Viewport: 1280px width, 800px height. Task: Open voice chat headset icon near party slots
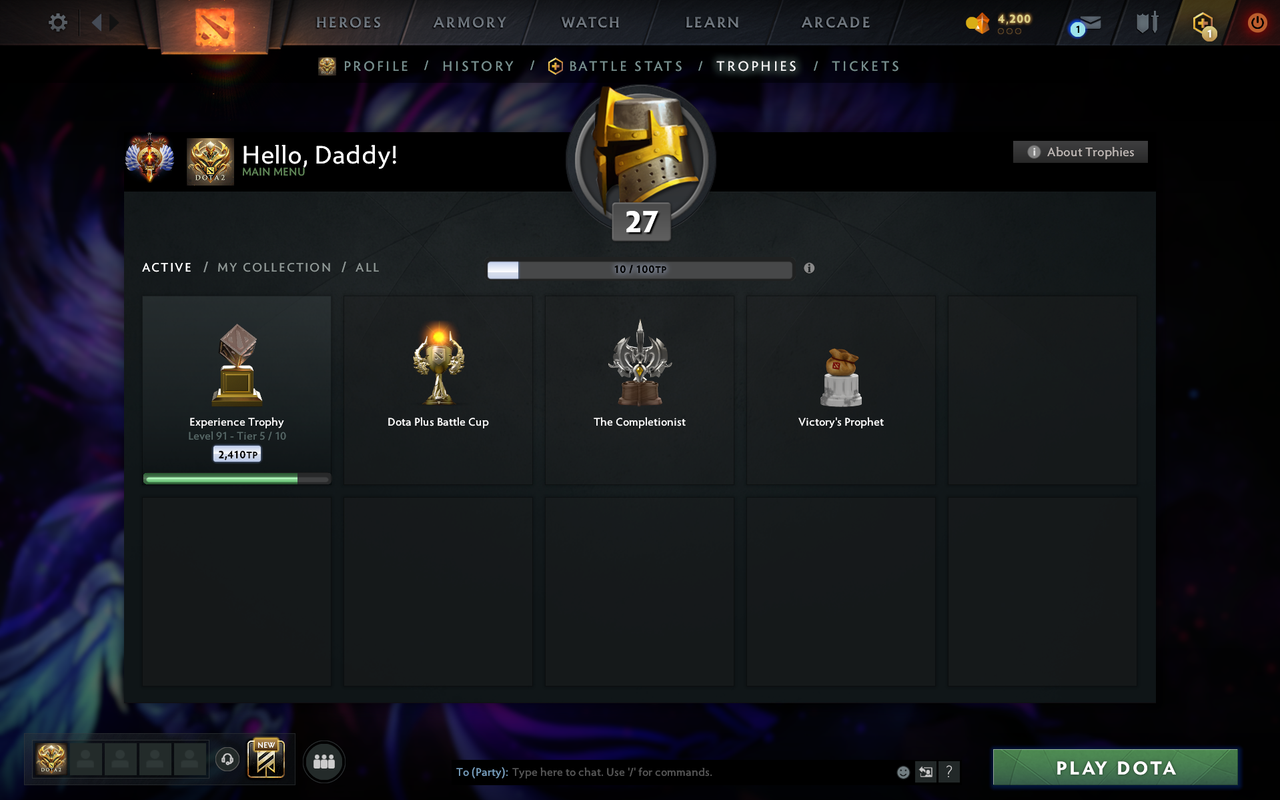(x=228, y=761)
